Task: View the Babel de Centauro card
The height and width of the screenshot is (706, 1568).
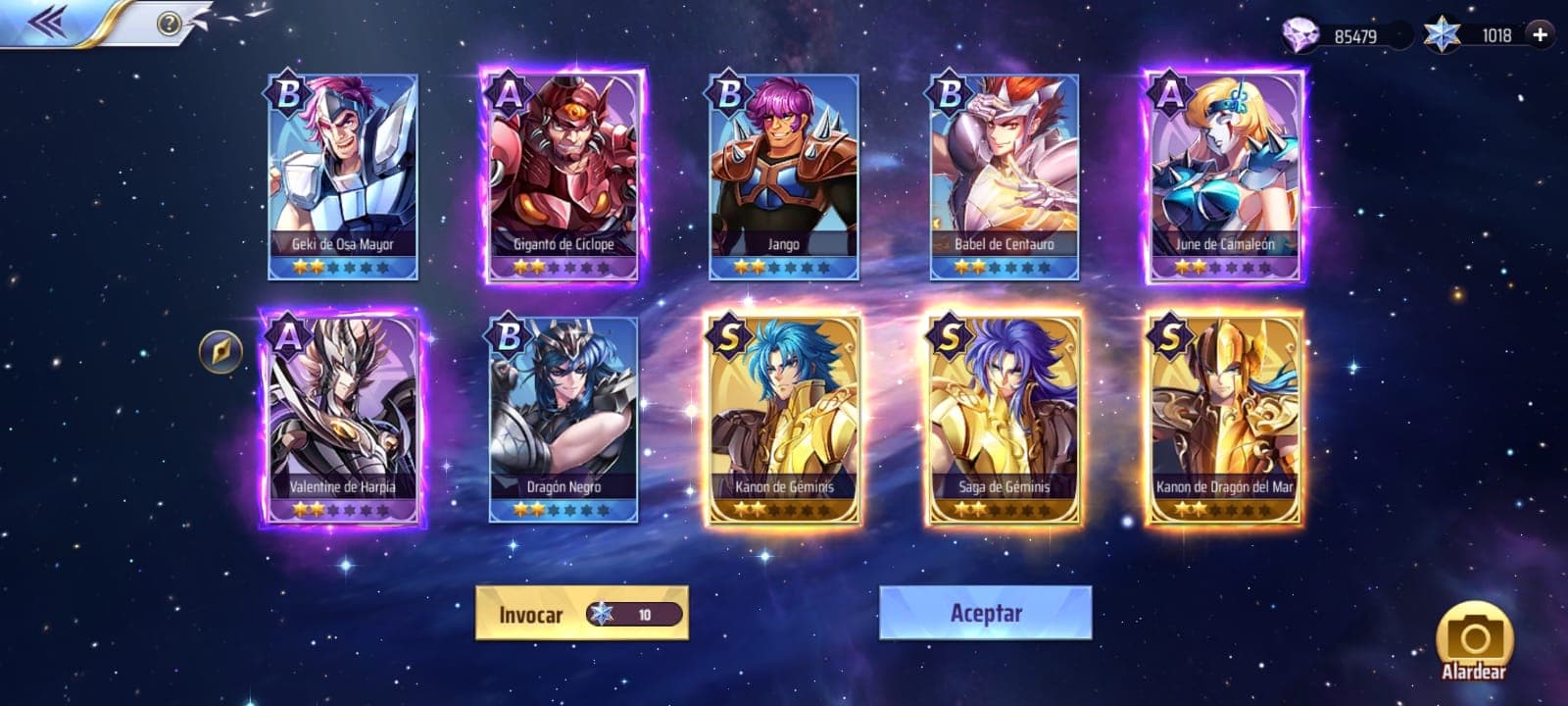Action: [x=1004, y=176]
